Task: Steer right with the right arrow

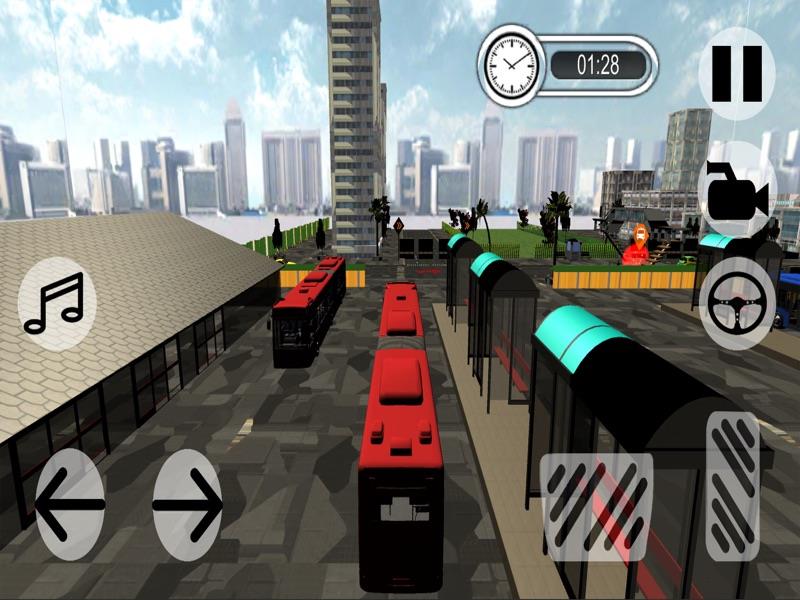Action: (188, 504)
